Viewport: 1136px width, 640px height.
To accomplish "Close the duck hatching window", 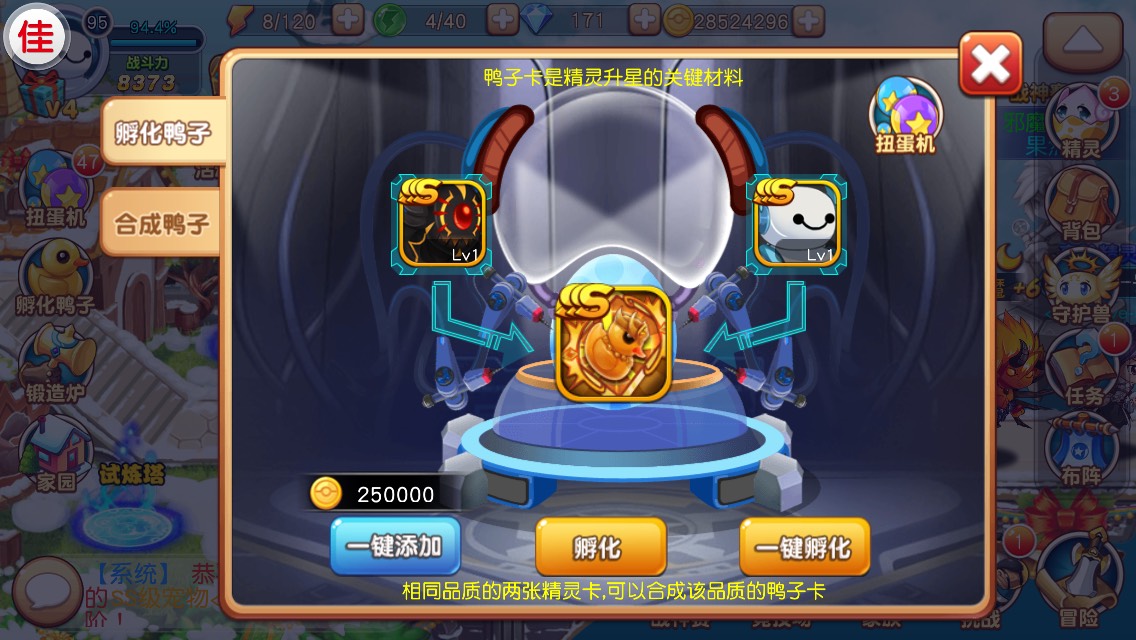I will click(990, 64).
